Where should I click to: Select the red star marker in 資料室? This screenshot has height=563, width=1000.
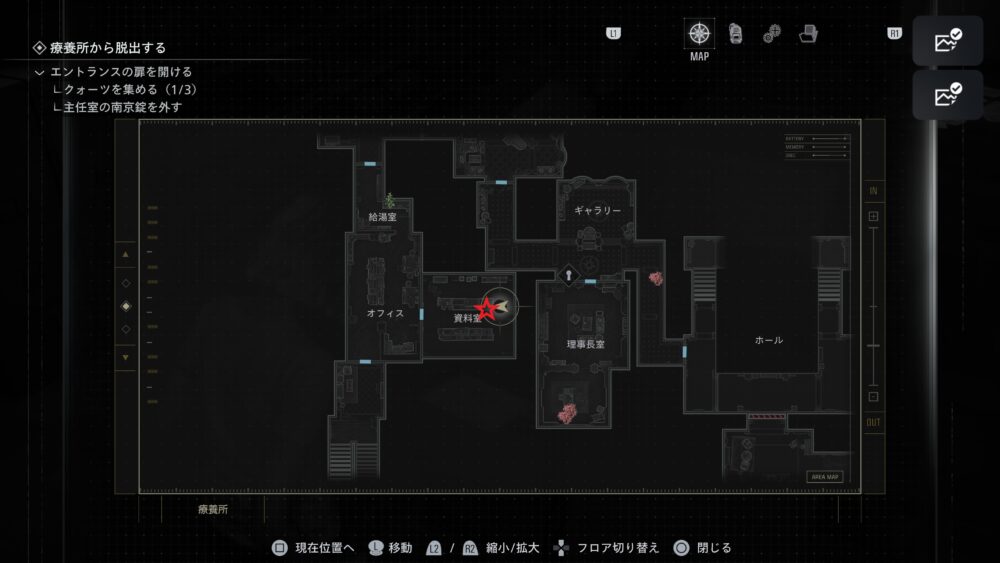(486, 308)
